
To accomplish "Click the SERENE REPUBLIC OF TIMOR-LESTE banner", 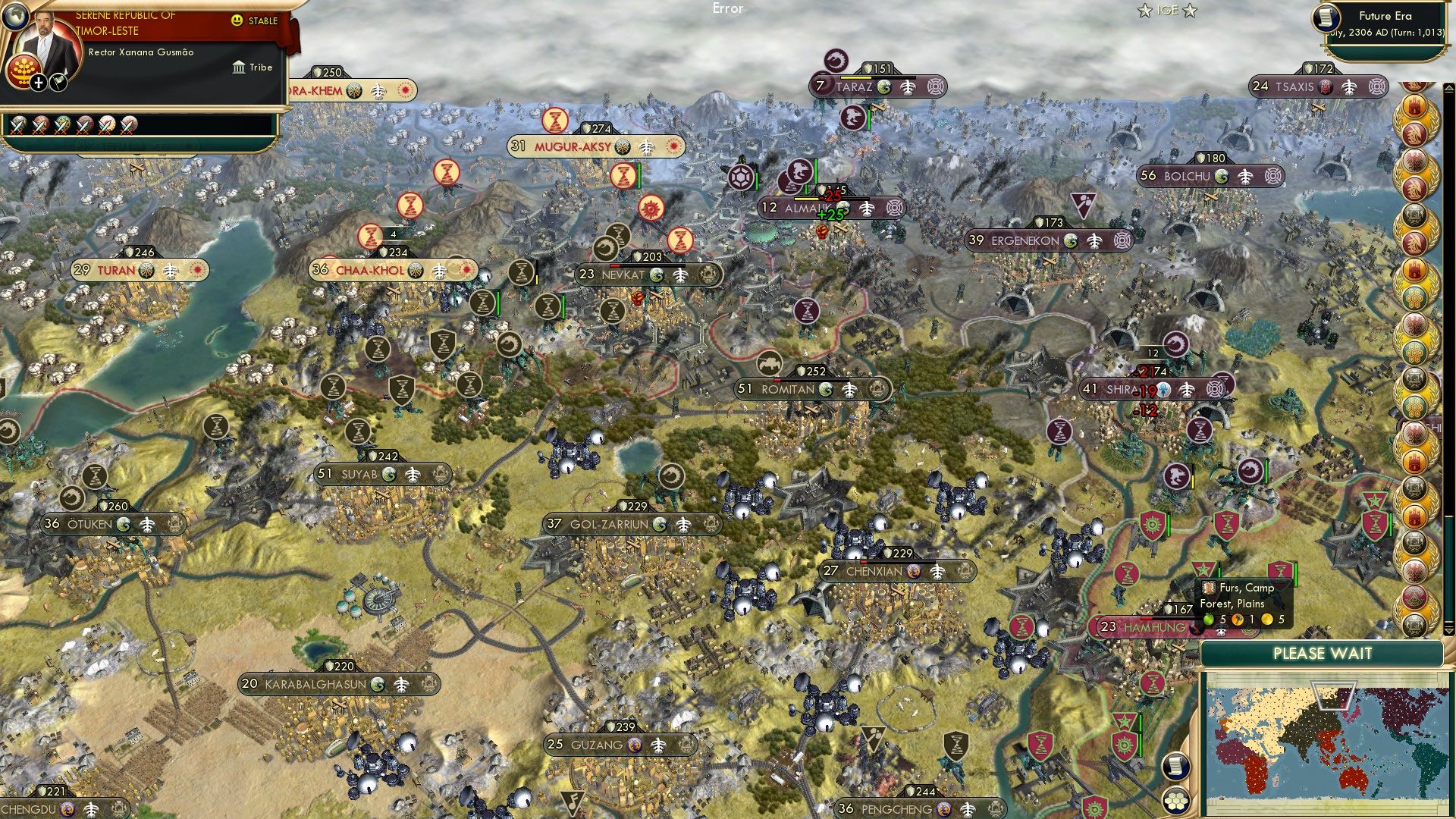I will [127, 24].
